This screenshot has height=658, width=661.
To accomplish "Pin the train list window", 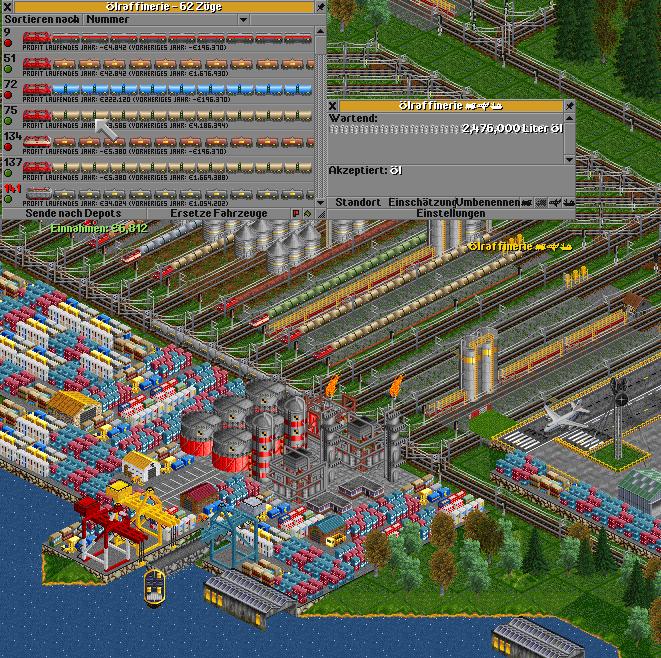I will point(321,6).
